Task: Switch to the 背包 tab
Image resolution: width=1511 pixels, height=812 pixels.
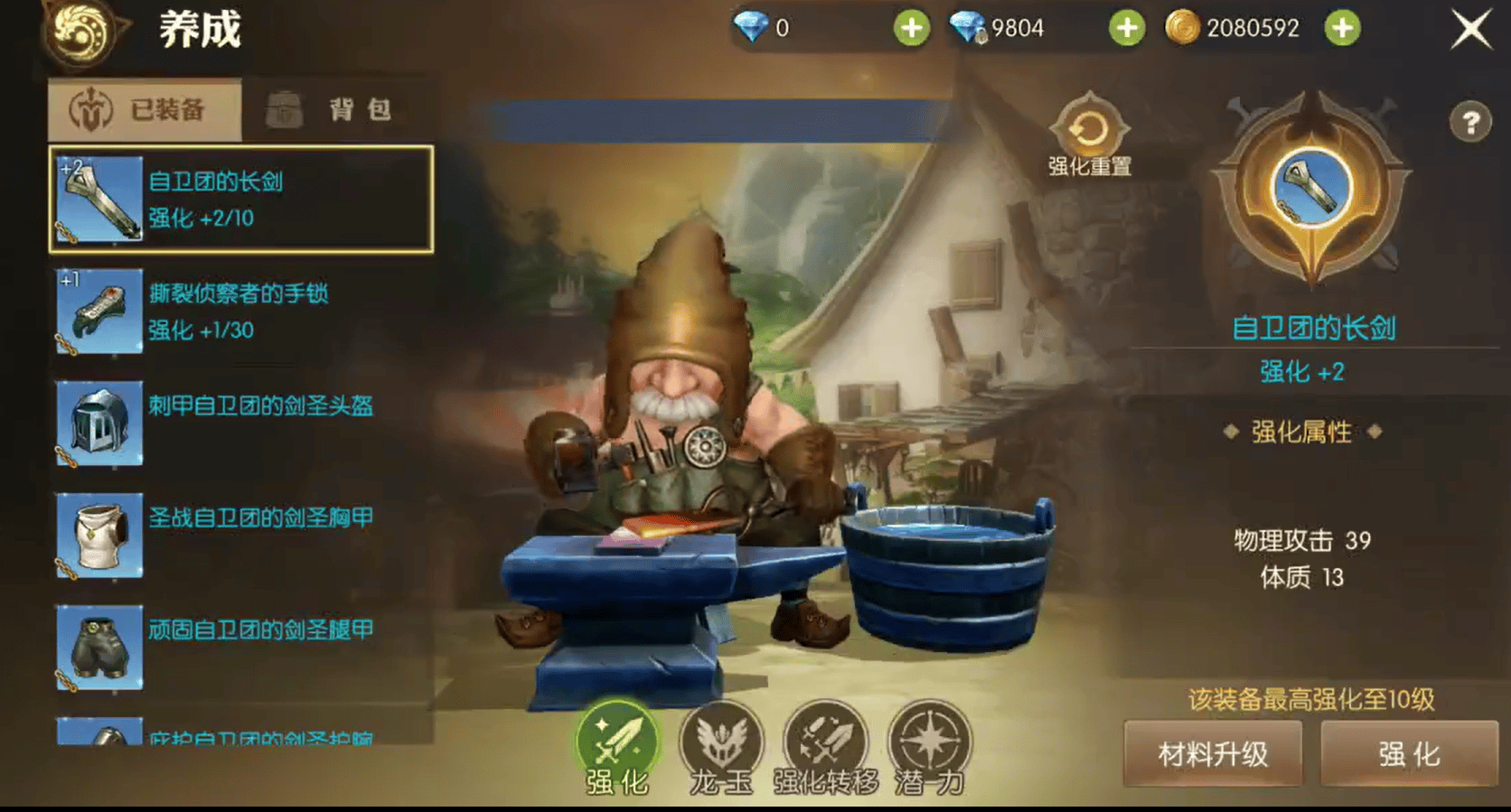Action: [336, 110]
